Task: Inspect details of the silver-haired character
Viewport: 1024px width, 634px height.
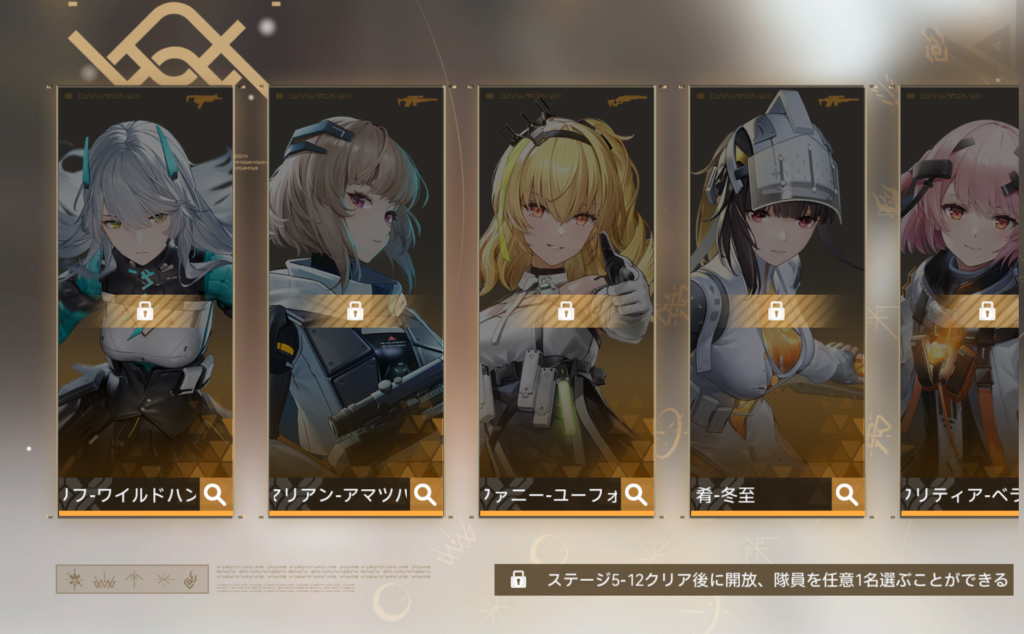Action: 215,494
